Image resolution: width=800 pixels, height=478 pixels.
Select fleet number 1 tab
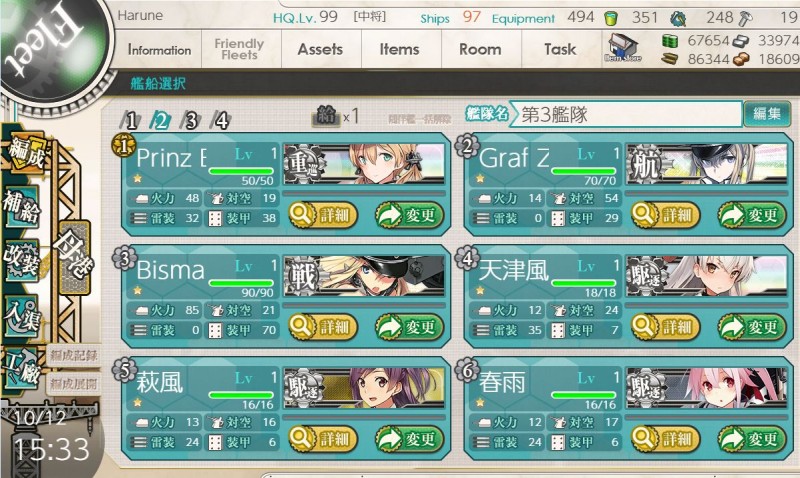point(130,121)
